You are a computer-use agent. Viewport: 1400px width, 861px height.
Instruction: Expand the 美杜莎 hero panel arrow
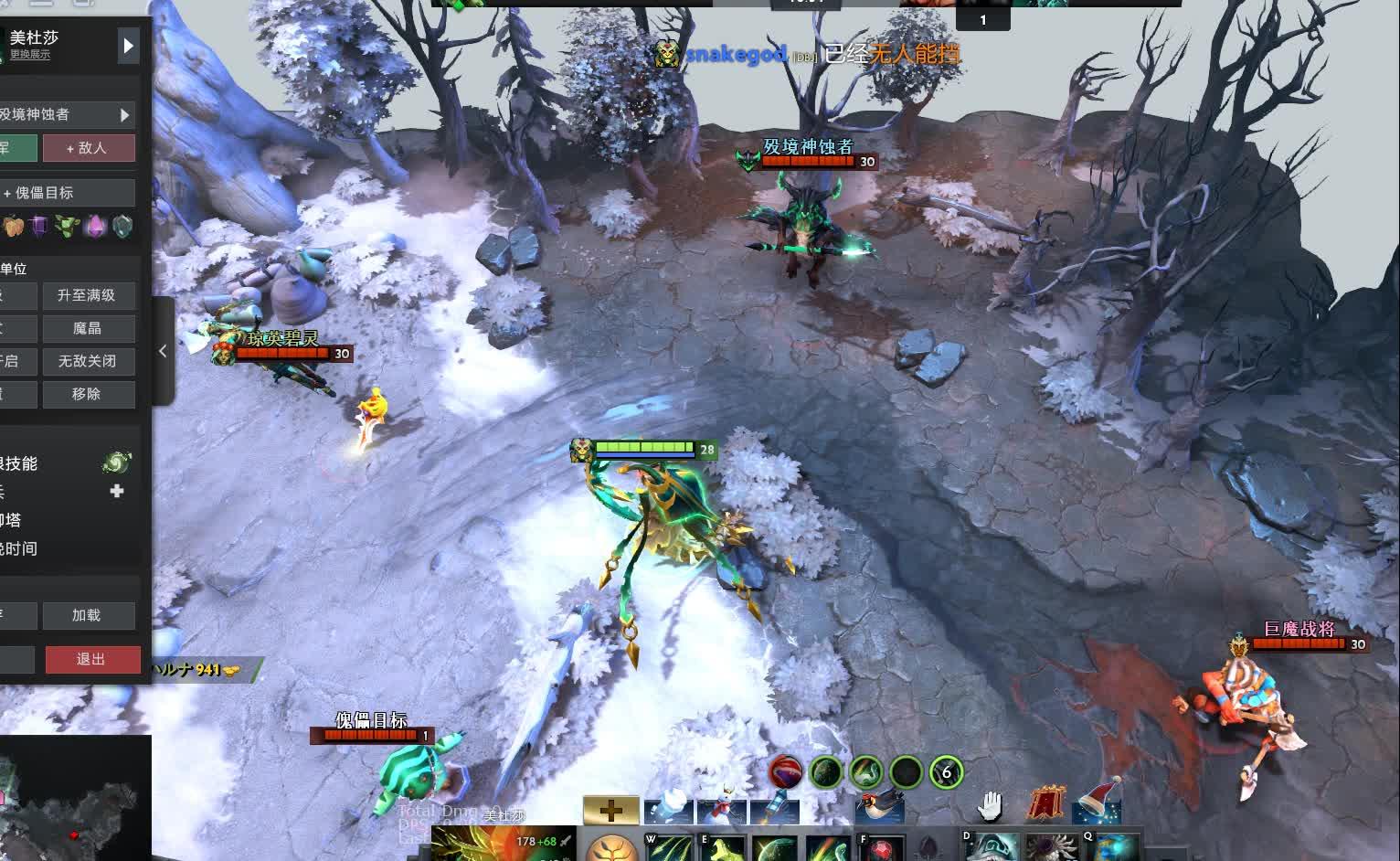coord(127,46)
